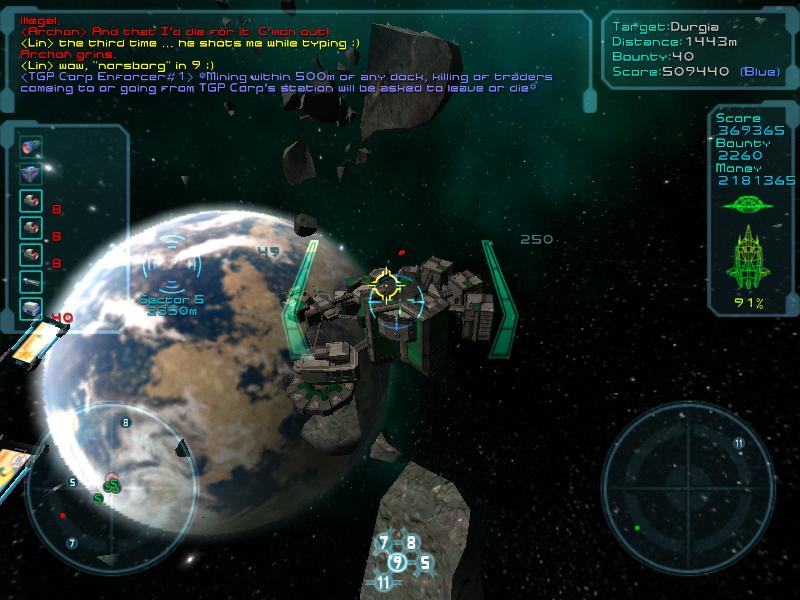Select sector 9 in the sector cluster
Image resolution: width=800 pixels, height=600 pixels.
398,562
